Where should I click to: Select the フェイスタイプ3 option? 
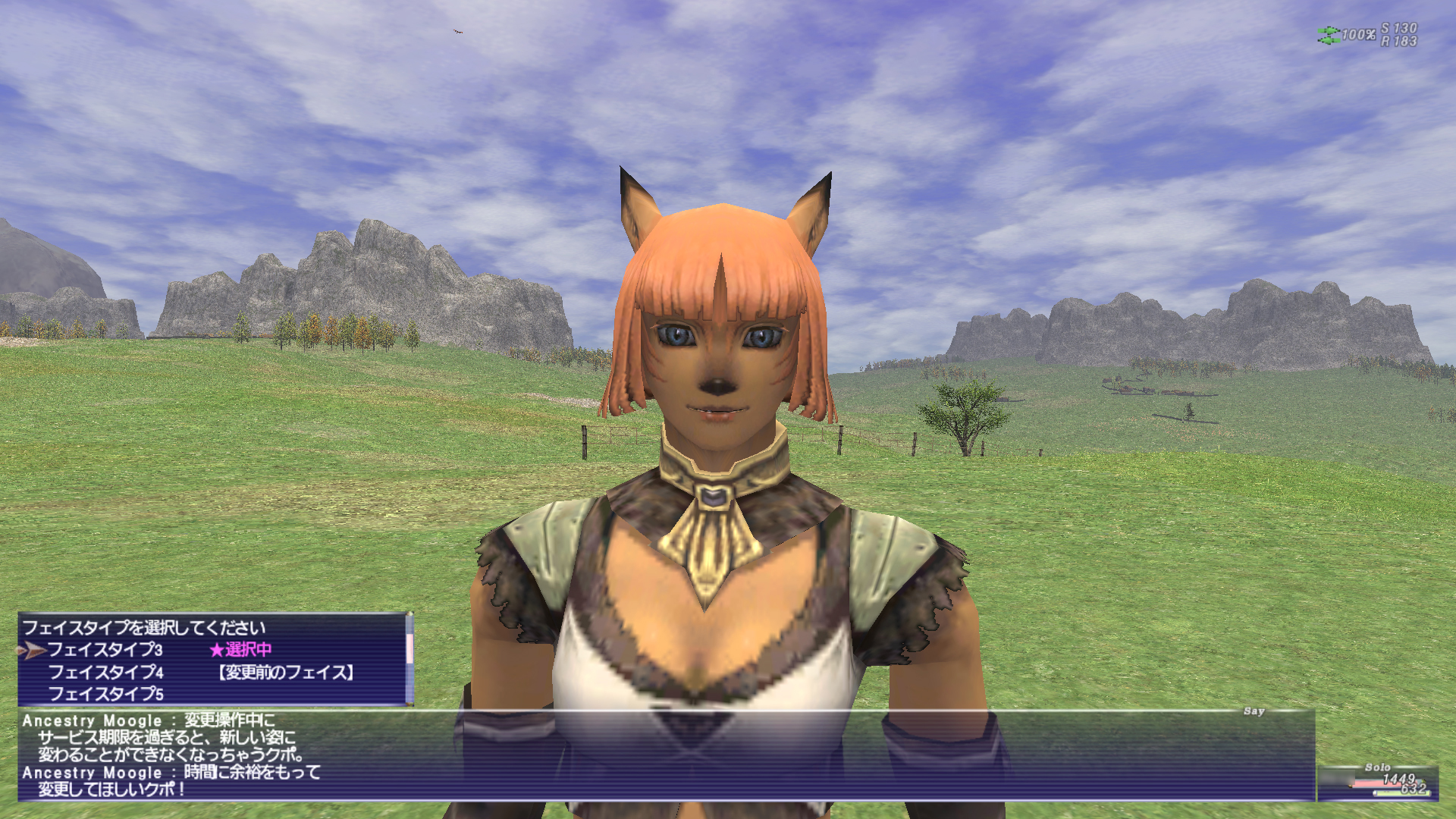tap(105, 650)
